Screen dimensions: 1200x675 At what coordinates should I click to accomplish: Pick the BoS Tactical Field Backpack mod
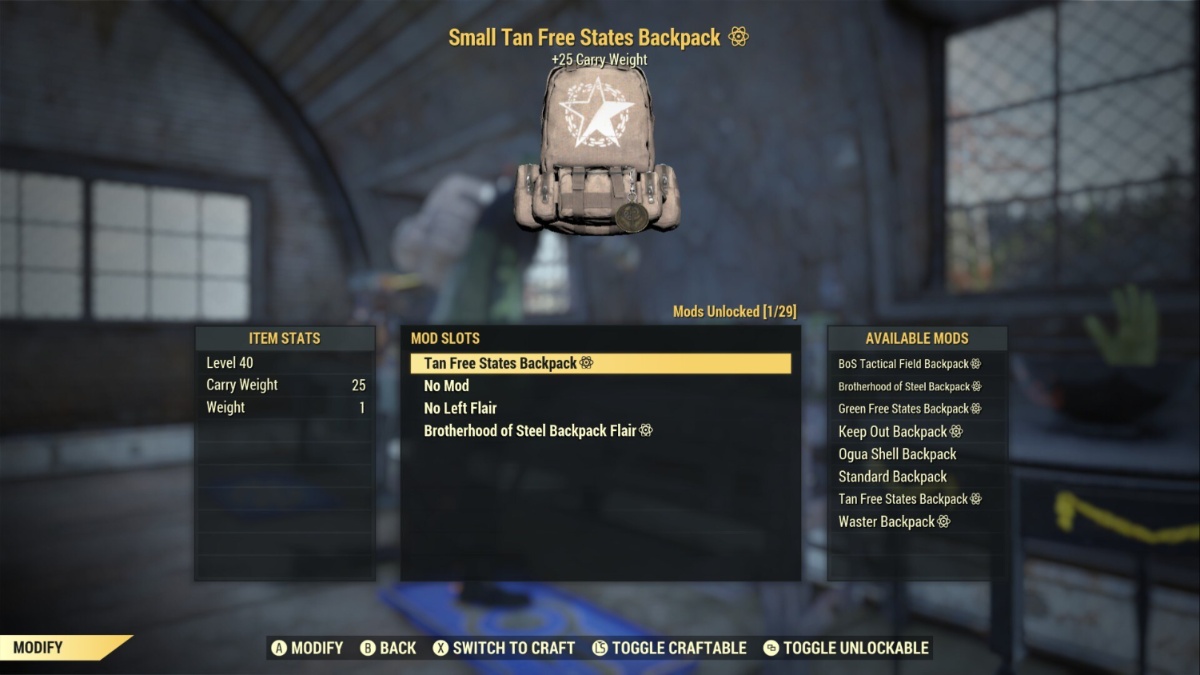[x=909, y=364]
